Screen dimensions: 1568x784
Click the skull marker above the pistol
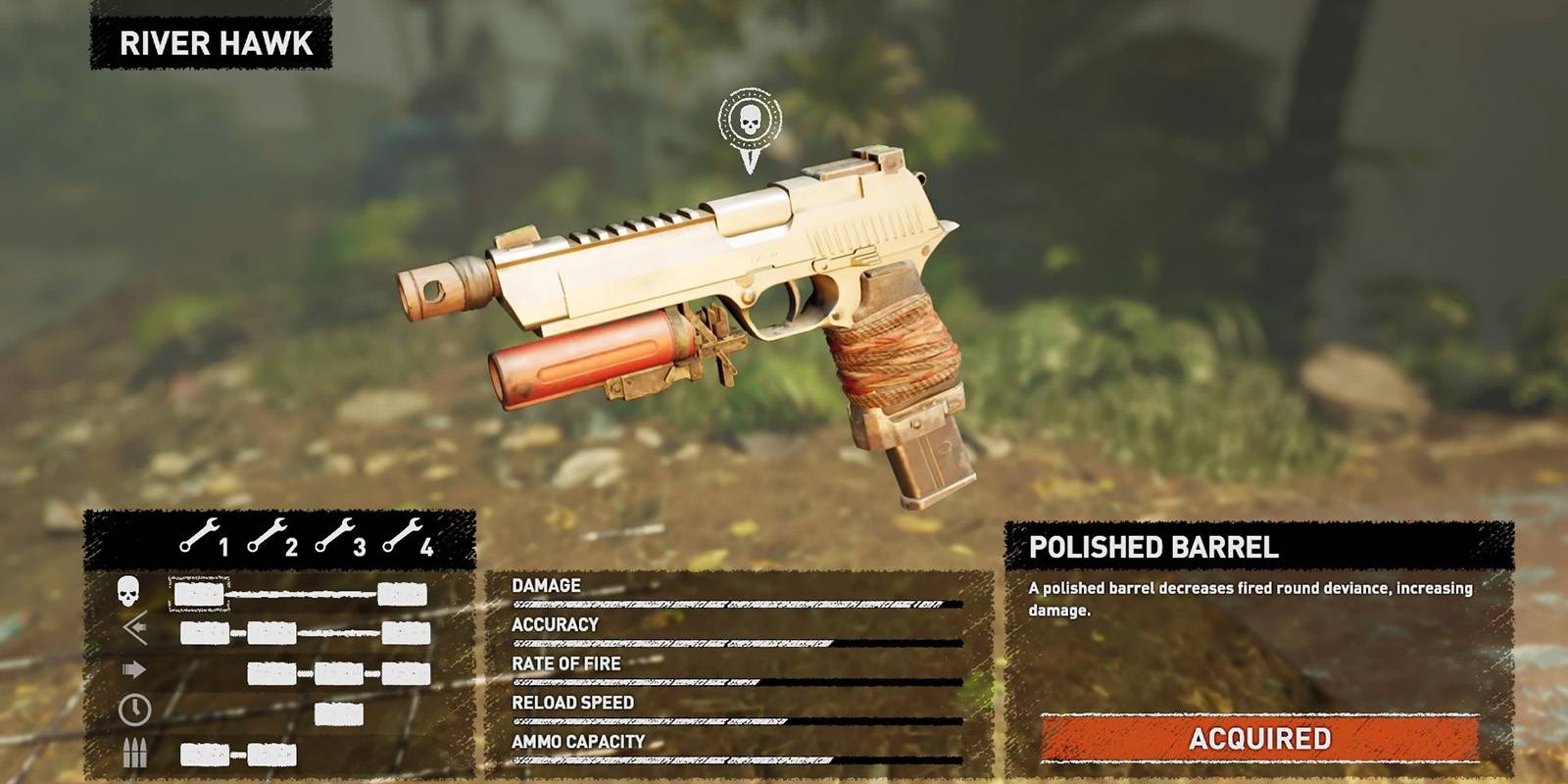coord(750,122)
